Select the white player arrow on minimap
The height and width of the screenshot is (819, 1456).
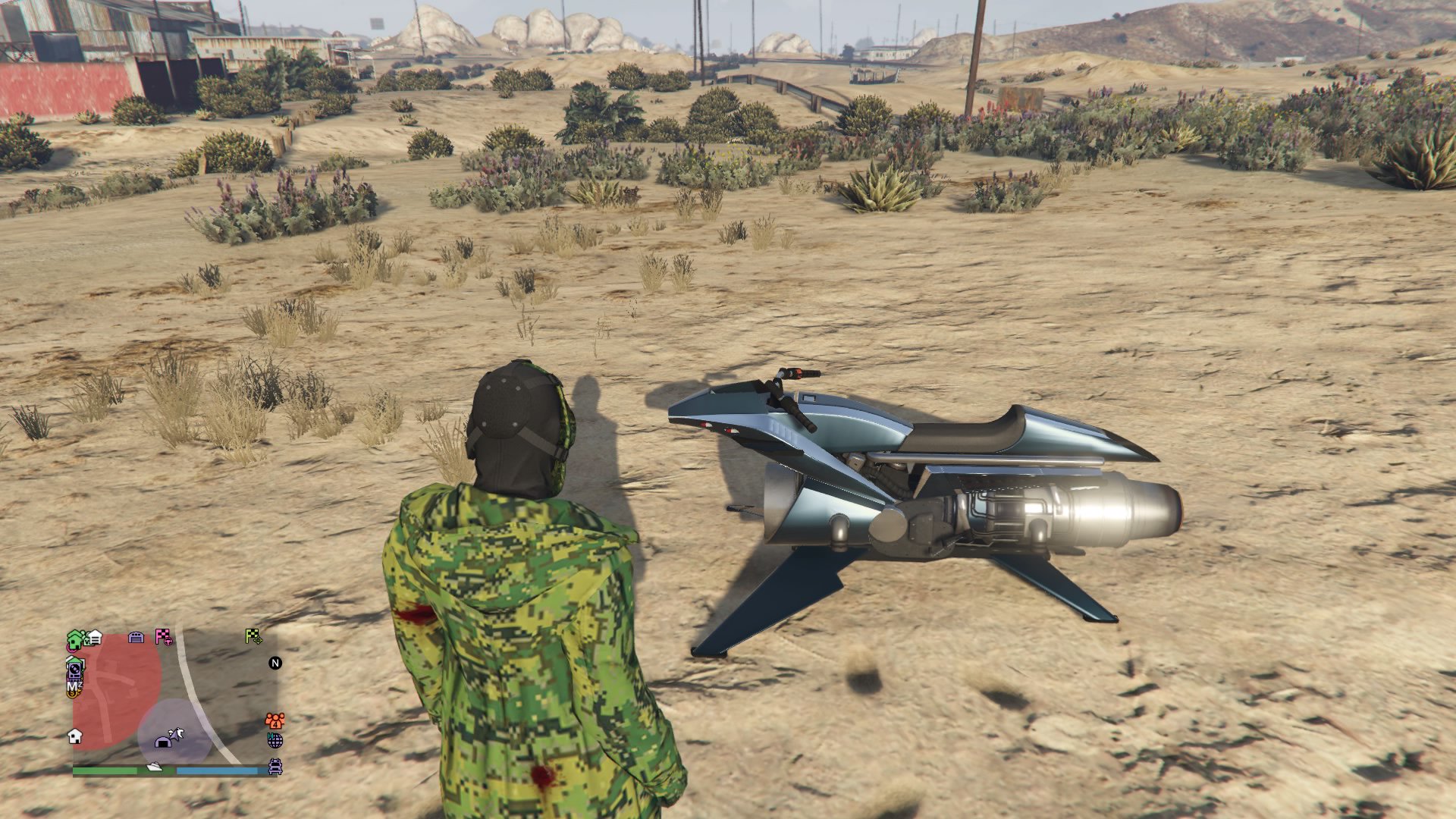pos(177,733)
